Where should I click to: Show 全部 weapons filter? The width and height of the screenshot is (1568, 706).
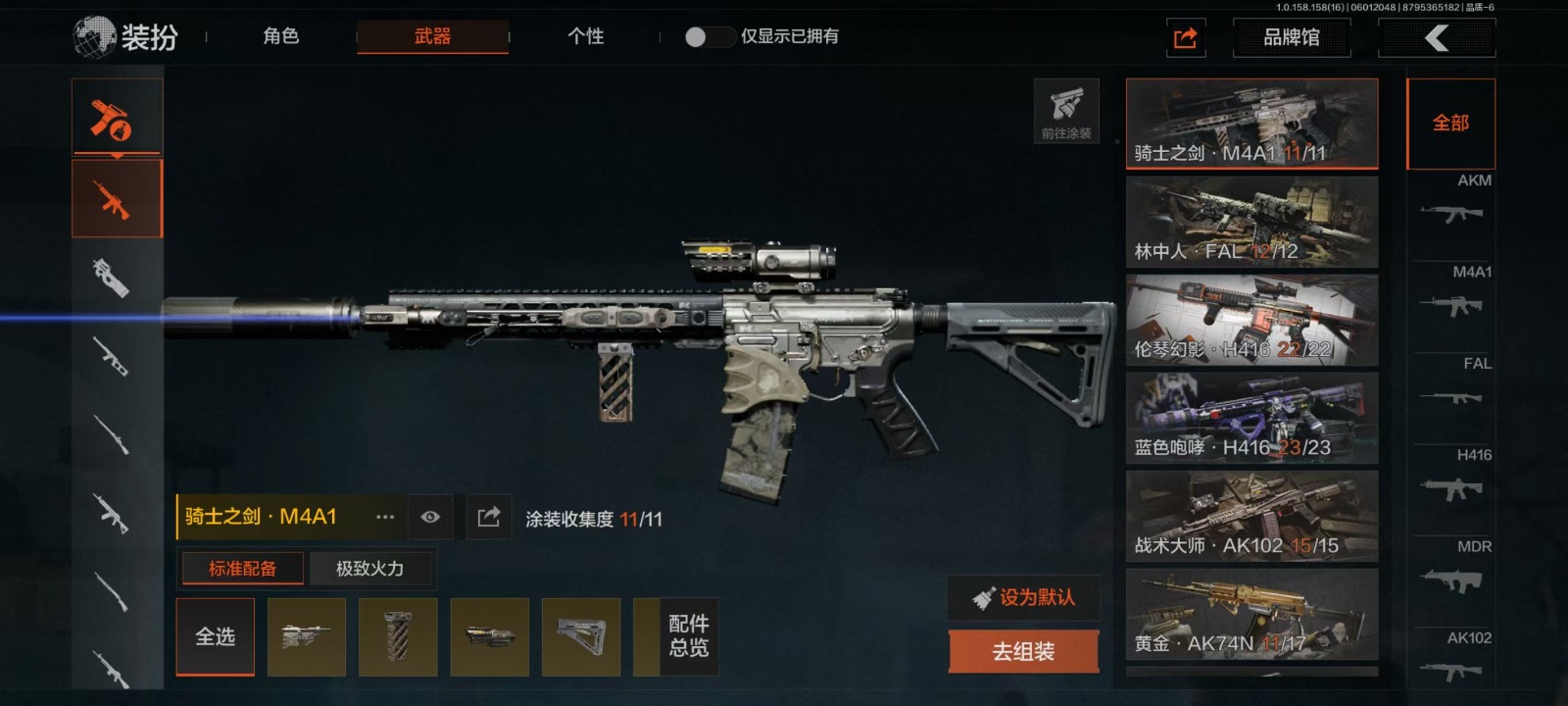(x=1450, y=124)
